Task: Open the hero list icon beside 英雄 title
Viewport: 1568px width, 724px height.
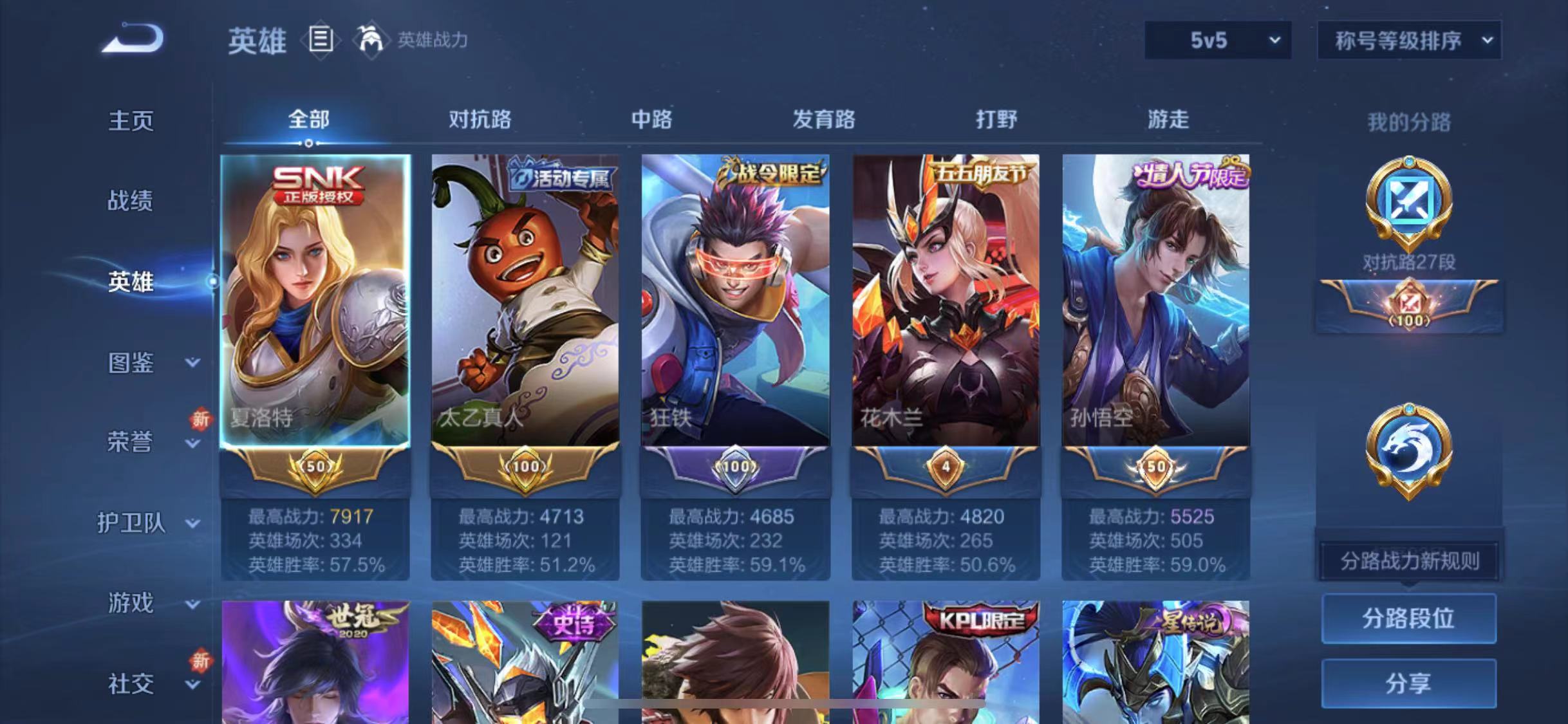Action: [321, 40]
